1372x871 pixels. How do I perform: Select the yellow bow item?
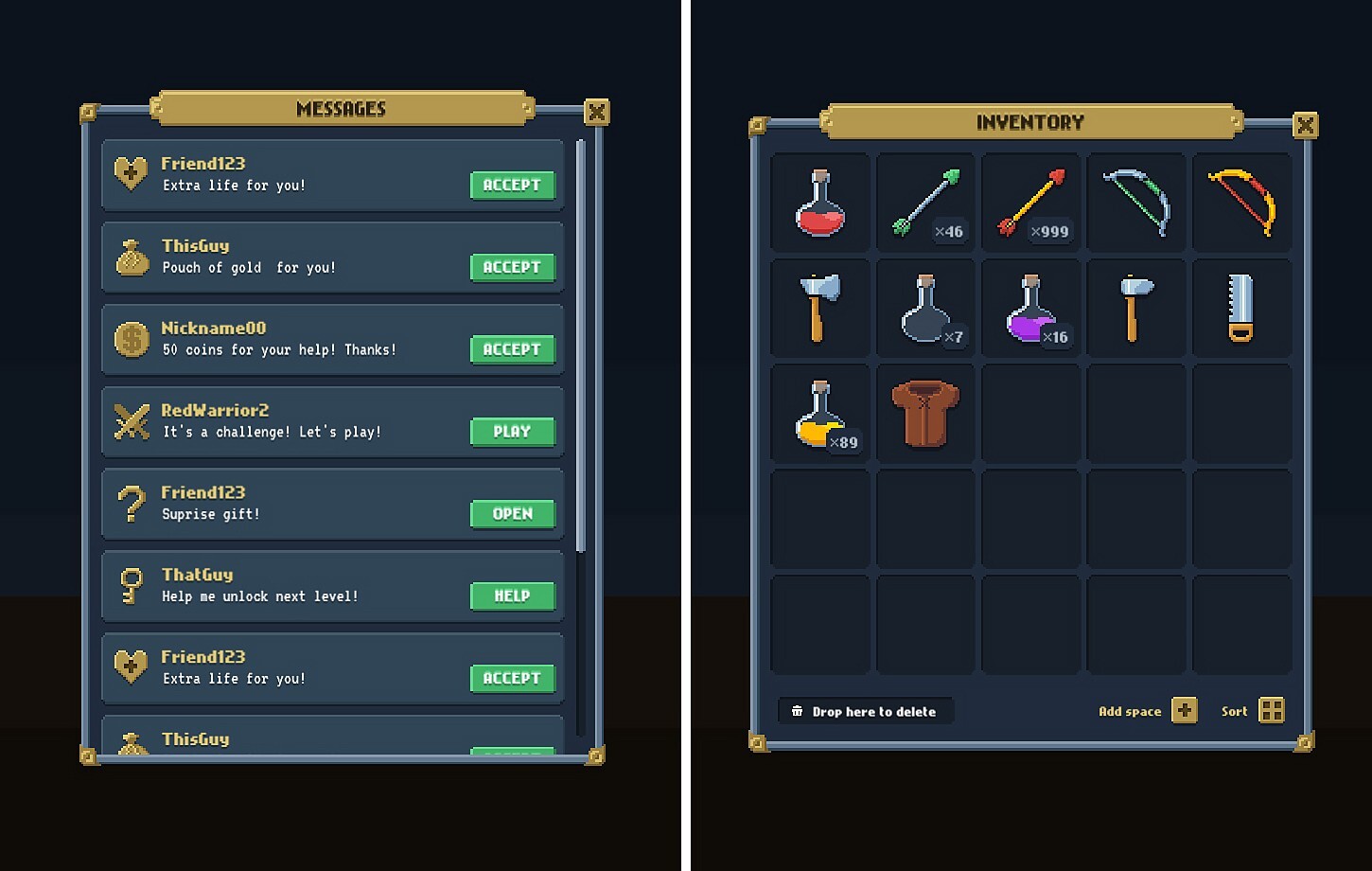click(x=1241, y=202)
